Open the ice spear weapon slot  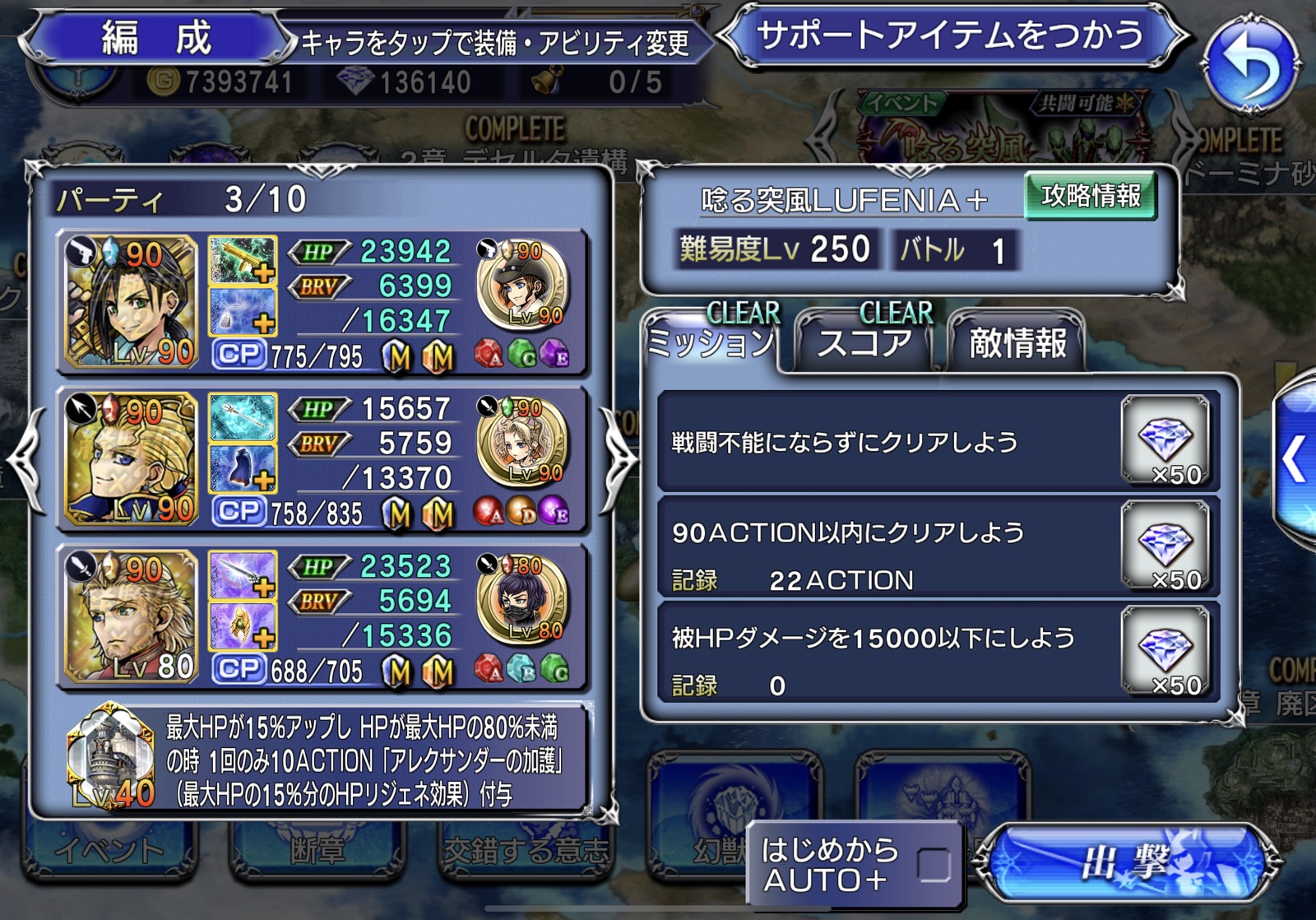tap(243, 416)
